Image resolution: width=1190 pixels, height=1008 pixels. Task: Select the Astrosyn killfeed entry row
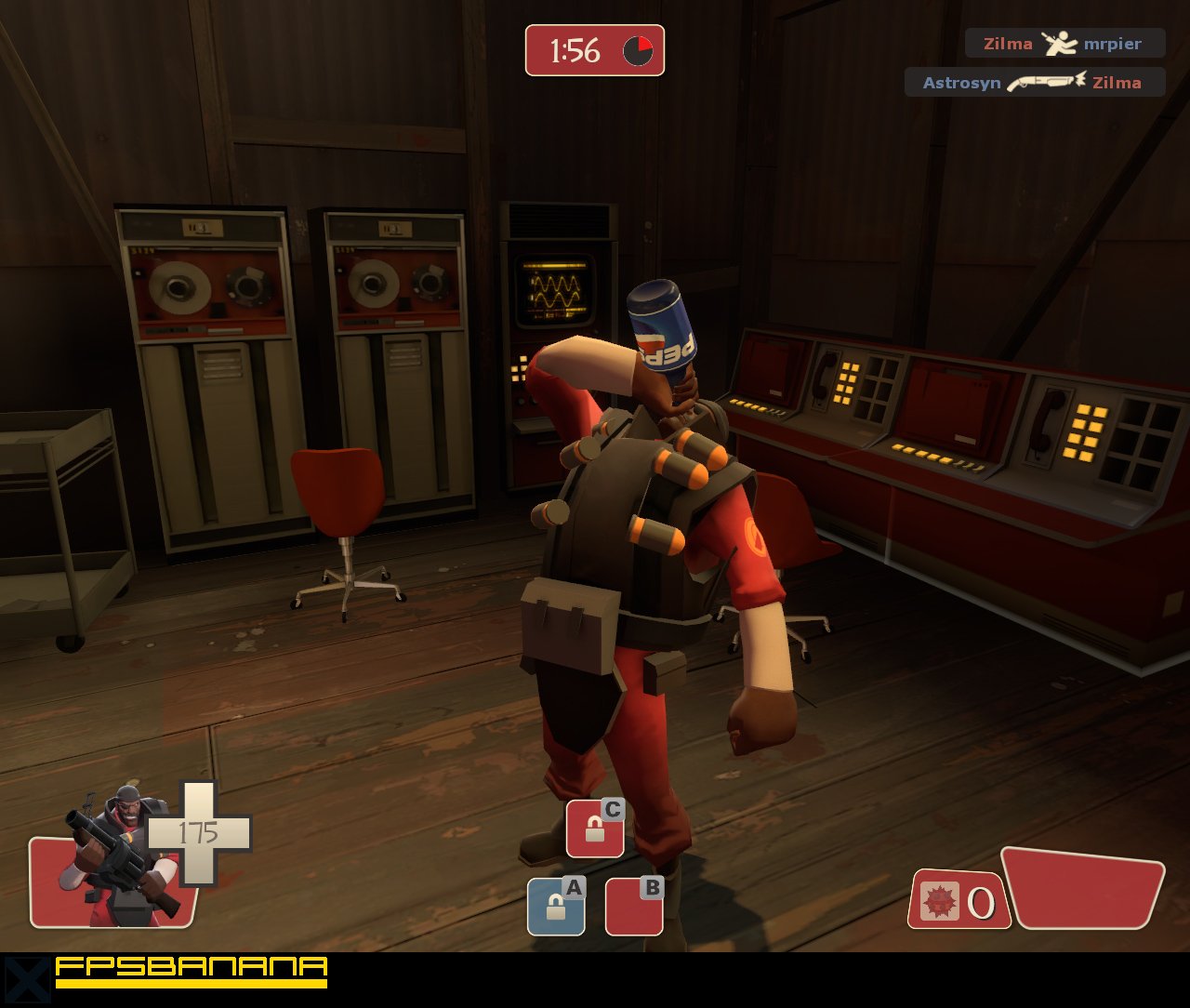pyautogui.click(x=1035, y=82)
